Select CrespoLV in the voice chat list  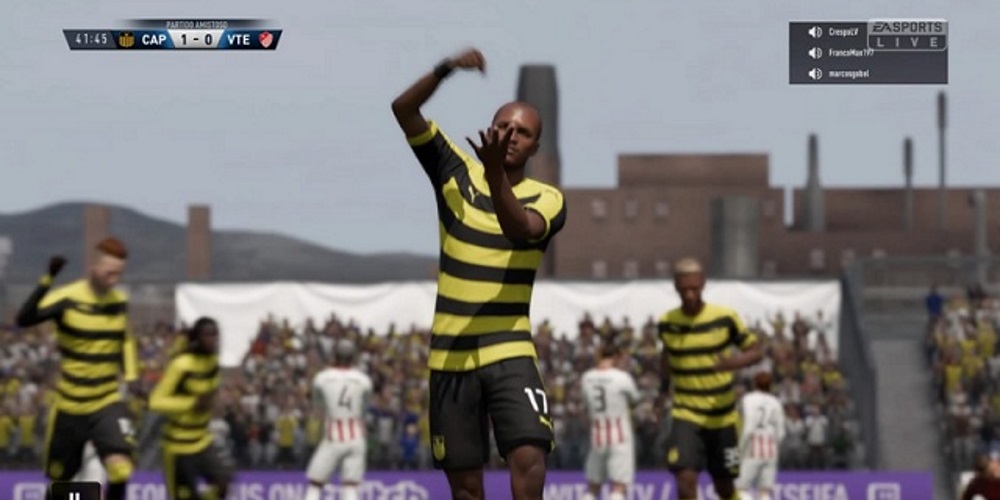pyautogui.click(x=843, y=32)
